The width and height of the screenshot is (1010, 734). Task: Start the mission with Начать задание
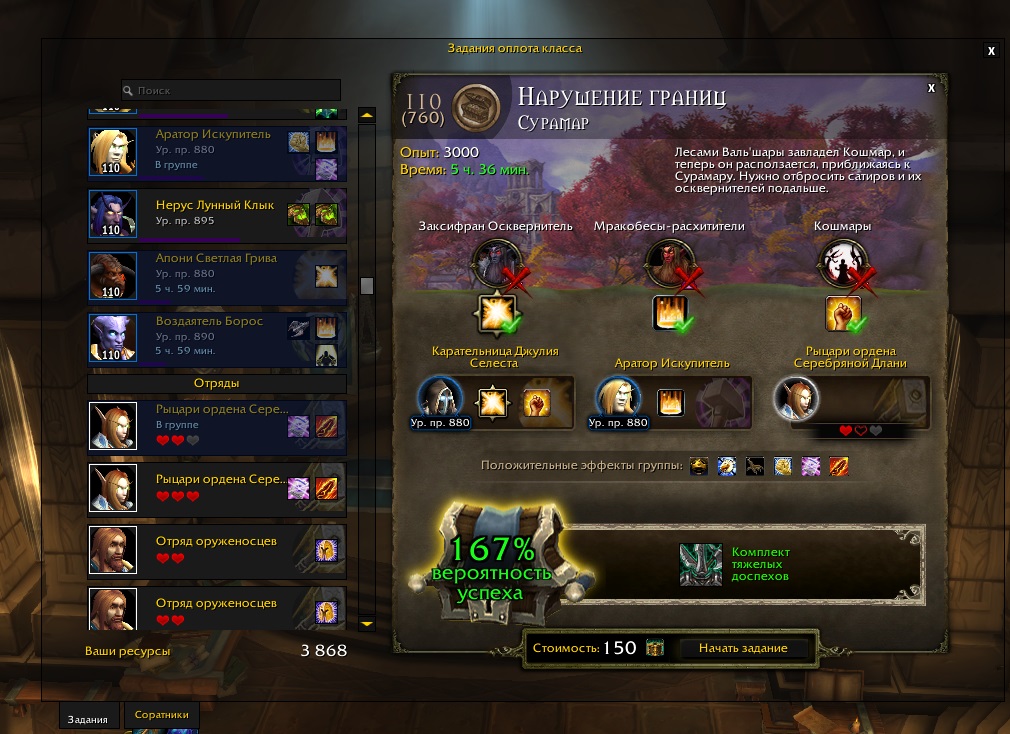(x=743, y=648)
